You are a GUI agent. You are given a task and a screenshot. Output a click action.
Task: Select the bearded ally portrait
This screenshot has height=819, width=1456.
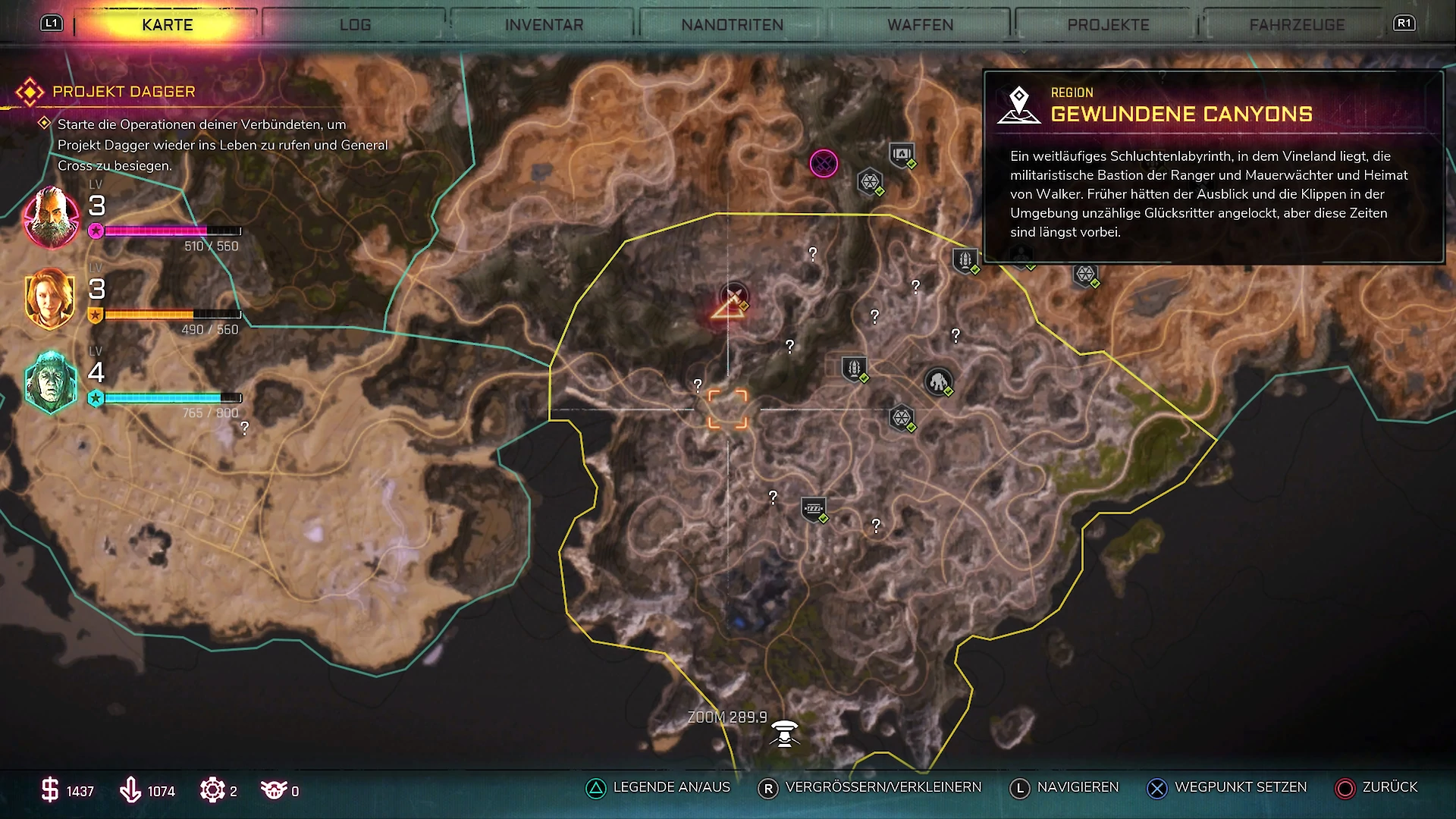tap(51, 218)
